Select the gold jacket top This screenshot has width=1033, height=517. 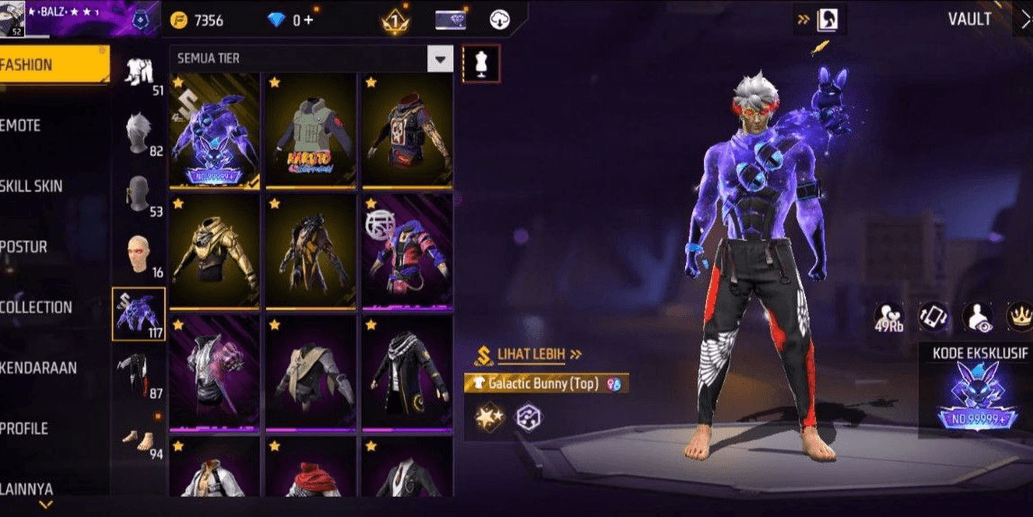(x=214, y=250)
